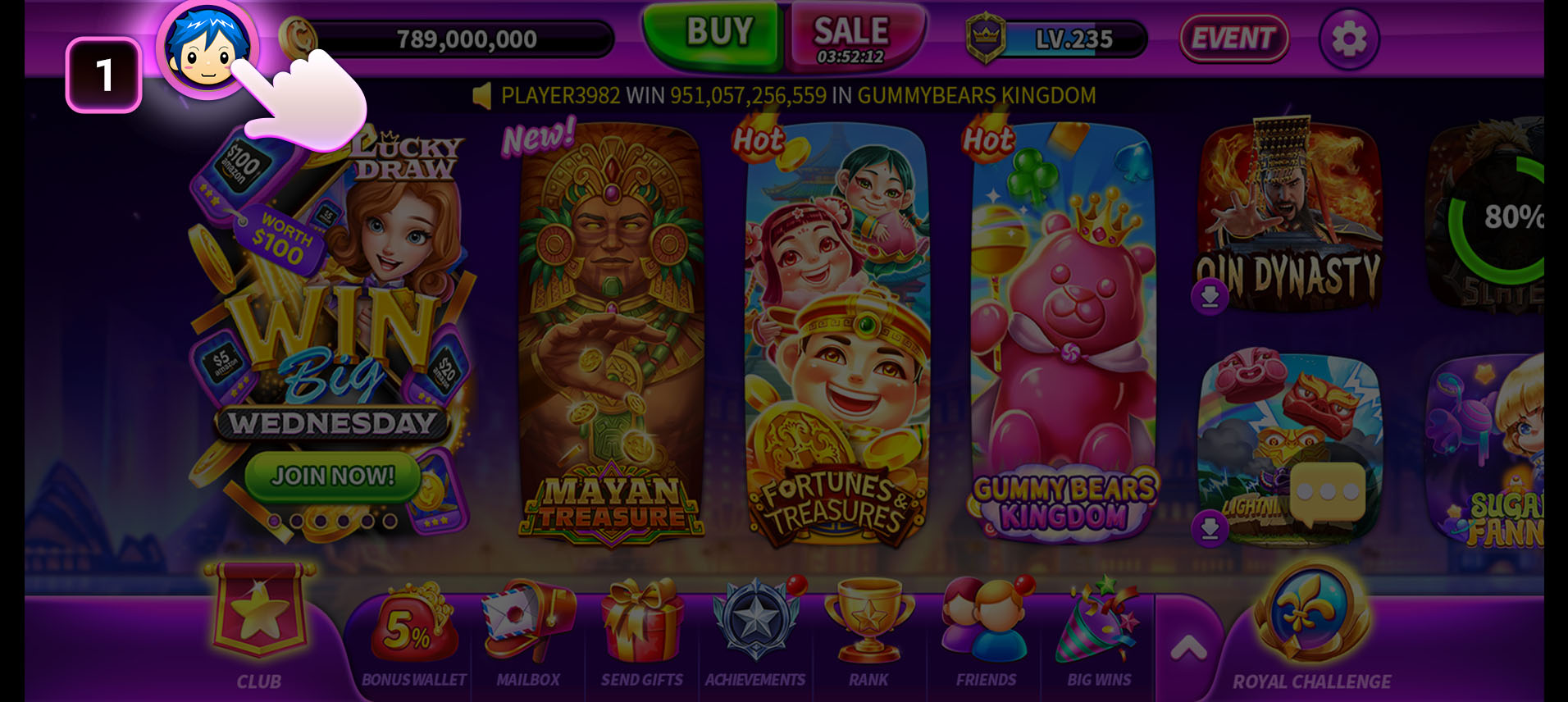Screen dimensions: 1568x702
Task: Open the EVENT menu
Action: (x=1233, y=38)
